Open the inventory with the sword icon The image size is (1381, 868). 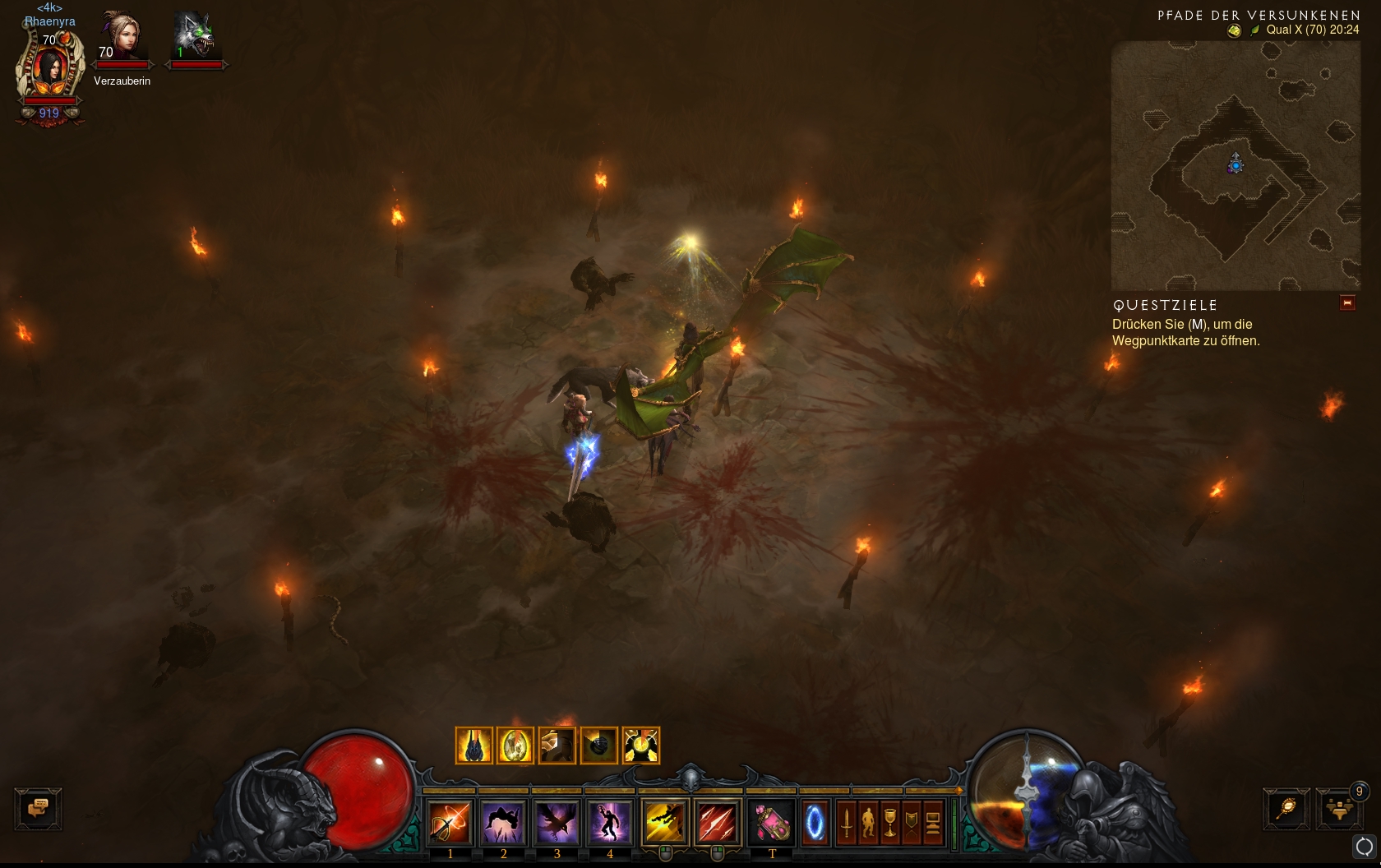pyautogui.click(x=847, y=822)
